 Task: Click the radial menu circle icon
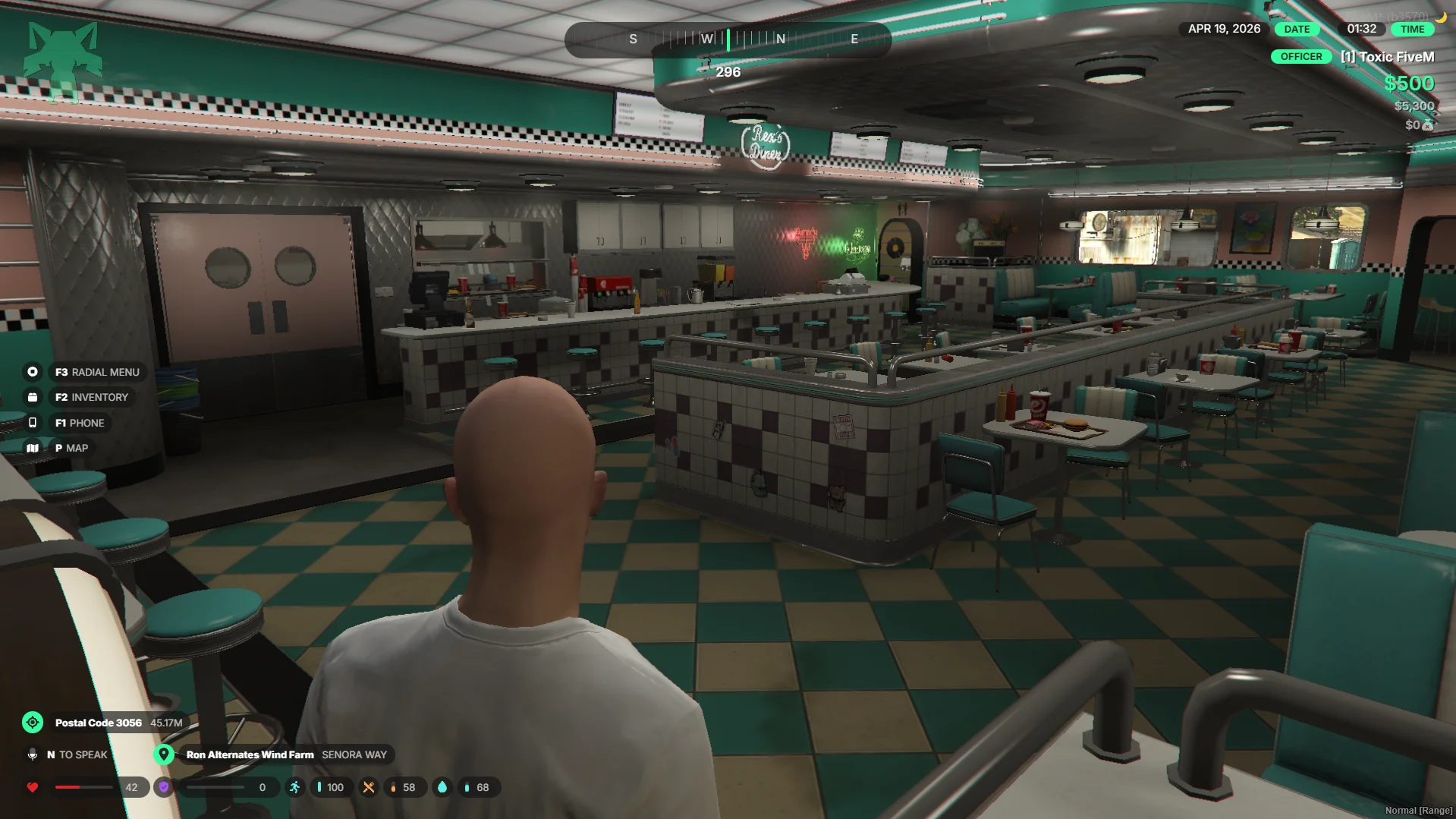point(33,372)
